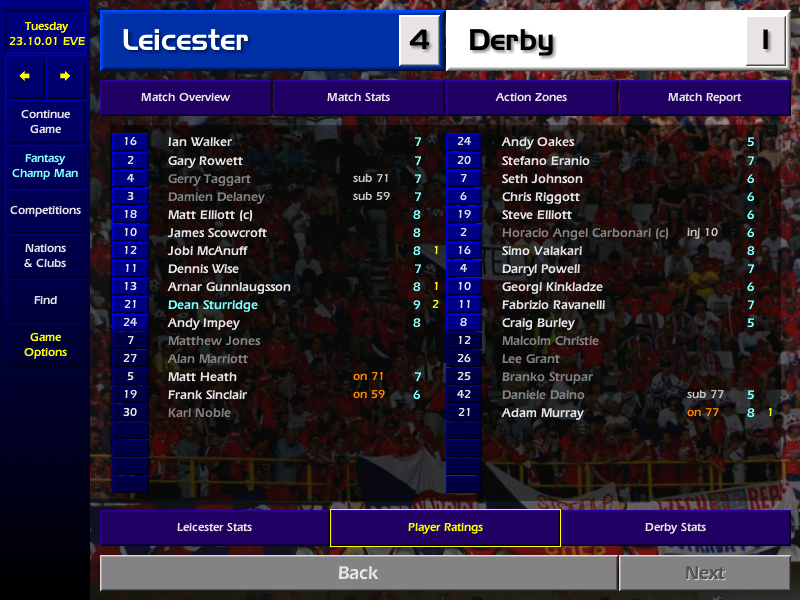View Leicester Stats

[x=214, y=527]
